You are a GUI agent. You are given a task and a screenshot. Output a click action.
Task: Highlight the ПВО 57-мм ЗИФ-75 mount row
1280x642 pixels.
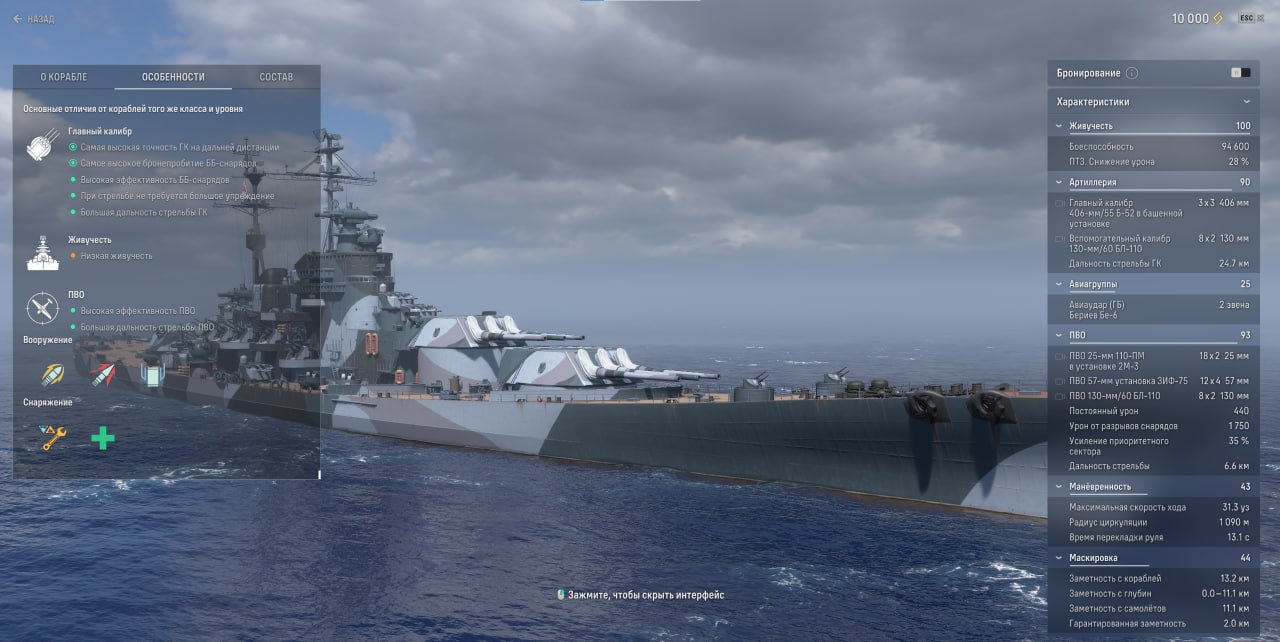point(1152,381)
